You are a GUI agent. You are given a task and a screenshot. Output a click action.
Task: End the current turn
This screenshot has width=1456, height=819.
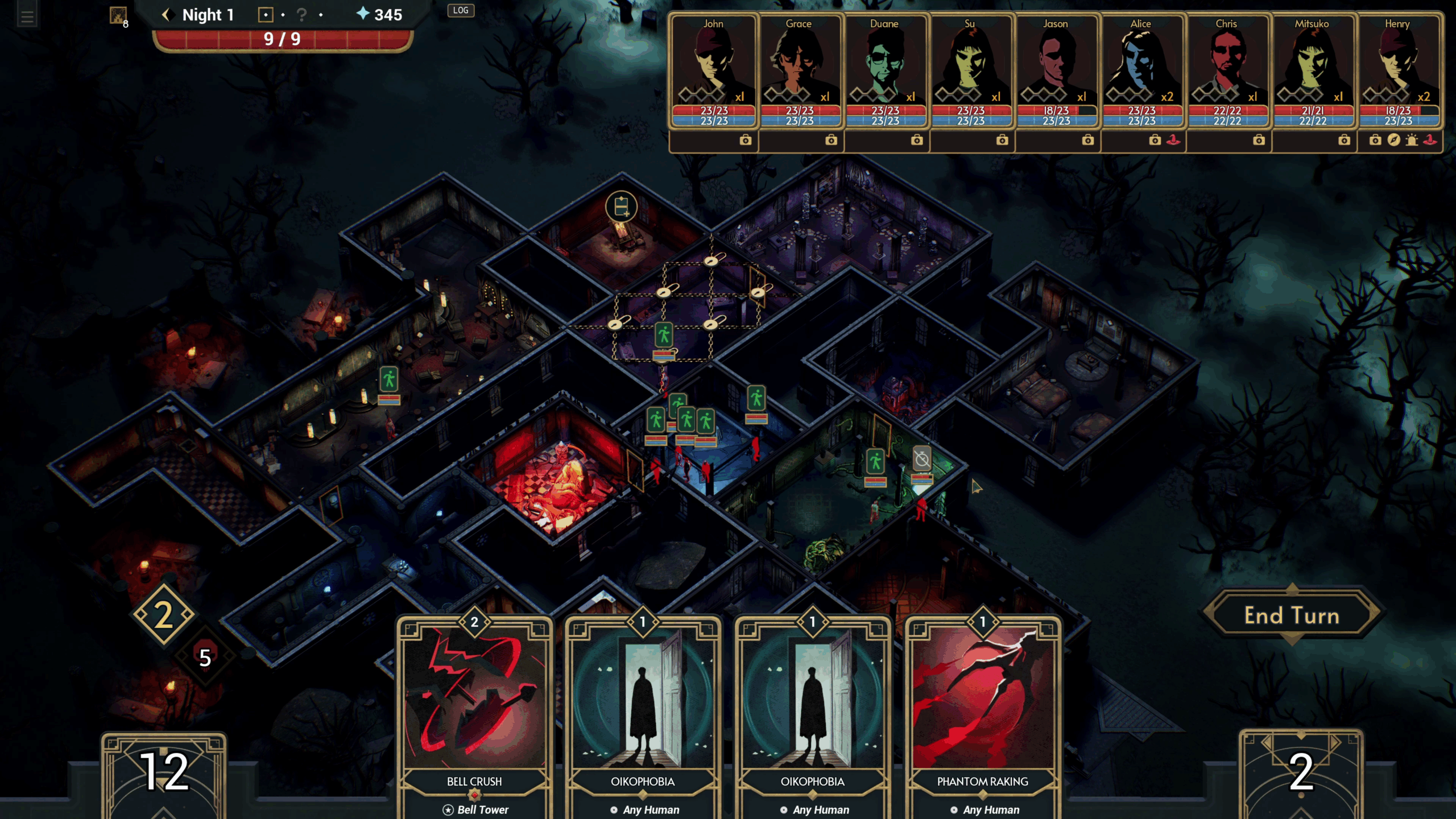click(1292, 615)
